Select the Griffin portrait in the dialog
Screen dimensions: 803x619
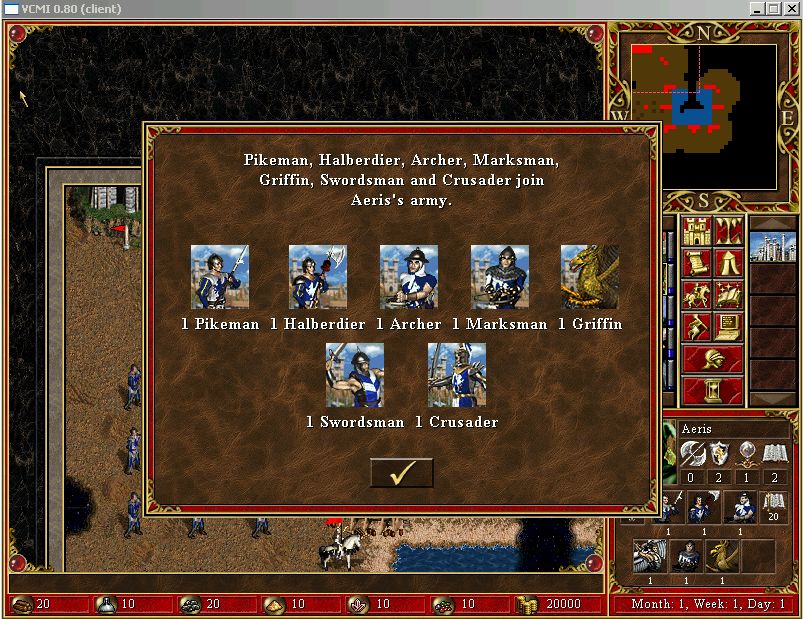click(589, 277)
